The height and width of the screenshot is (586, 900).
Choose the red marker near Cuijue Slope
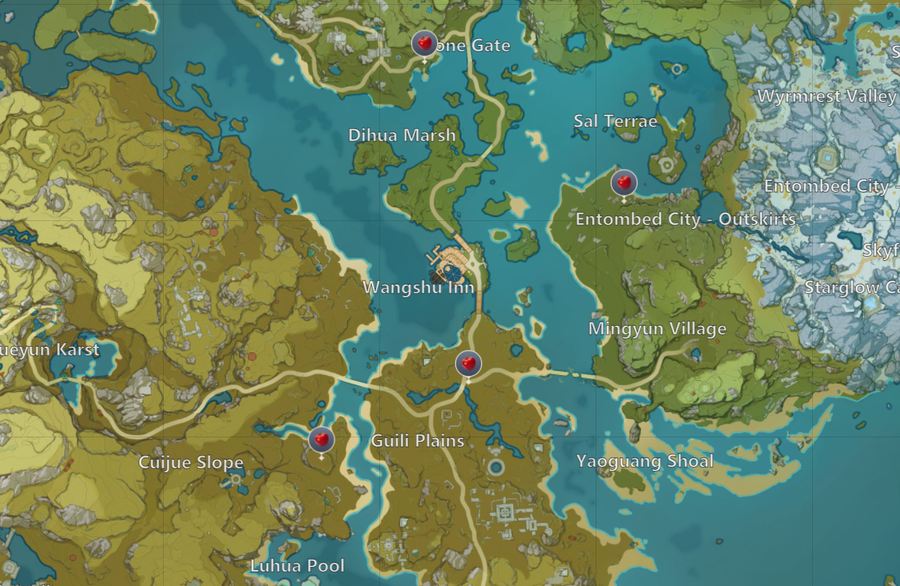(x=320, y=438)
